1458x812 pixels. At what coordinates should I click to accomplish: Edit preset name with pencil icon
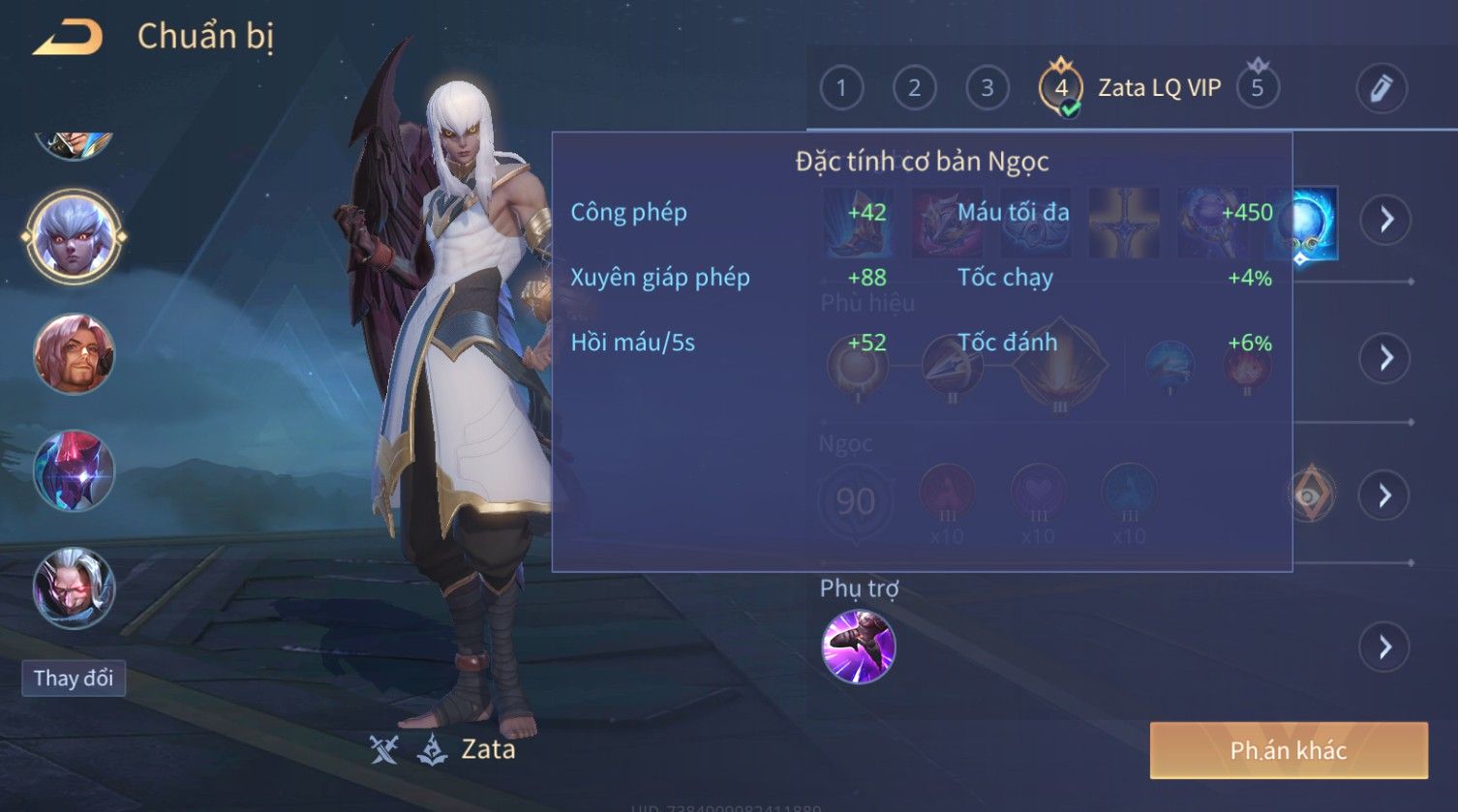coord(1381,89)
